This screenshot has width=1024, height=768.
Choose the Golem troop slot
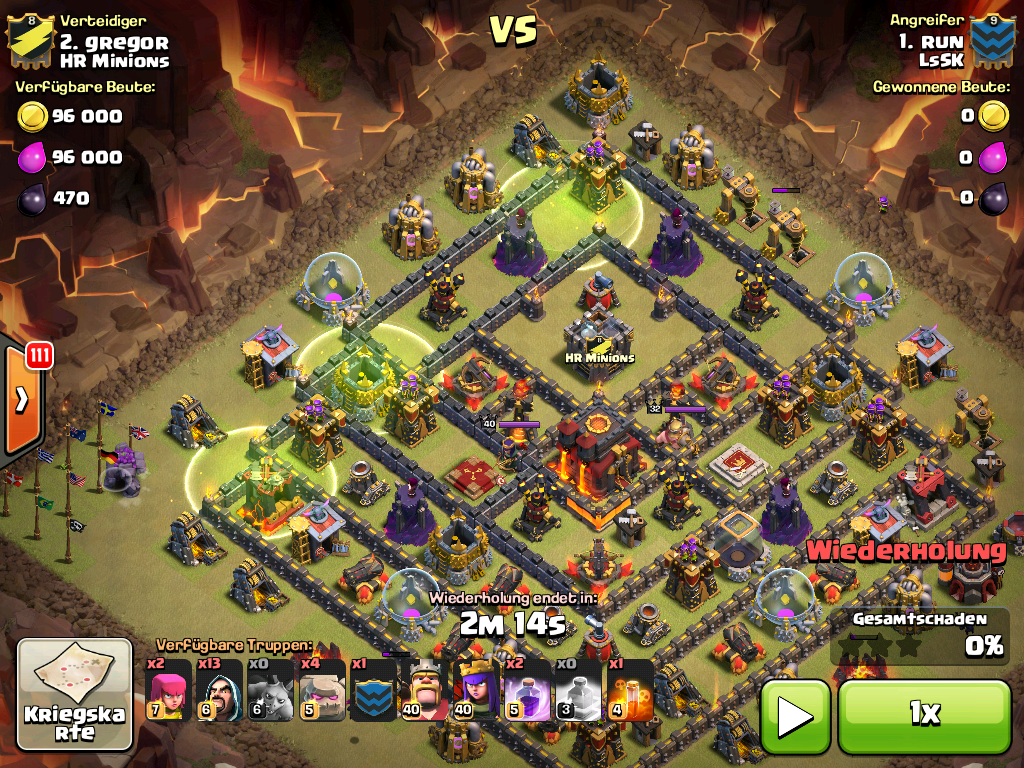click(322, 690)
